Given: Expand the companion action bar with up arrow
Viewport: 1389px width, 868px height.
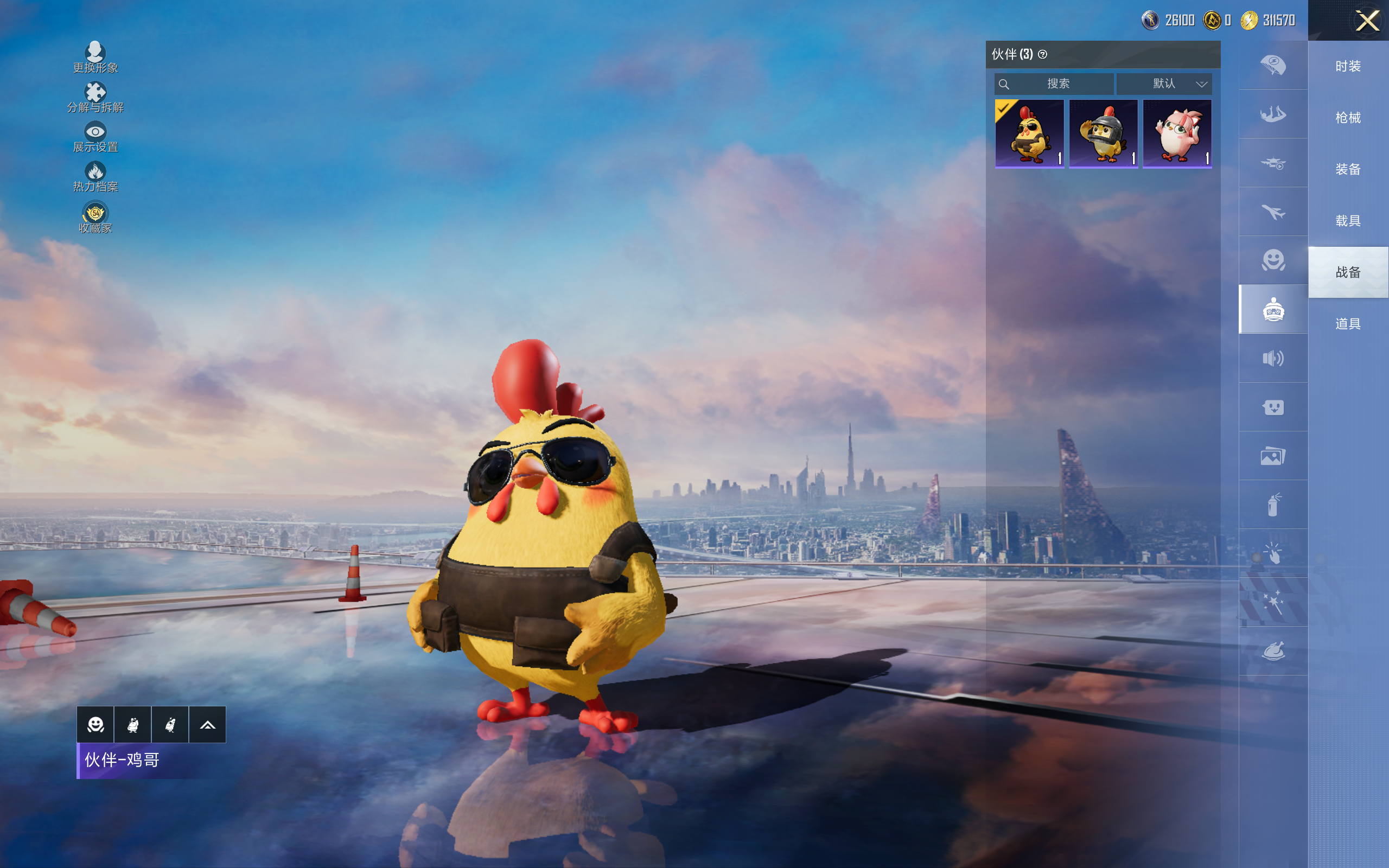Looking at the screenshot, I should 207,724.
